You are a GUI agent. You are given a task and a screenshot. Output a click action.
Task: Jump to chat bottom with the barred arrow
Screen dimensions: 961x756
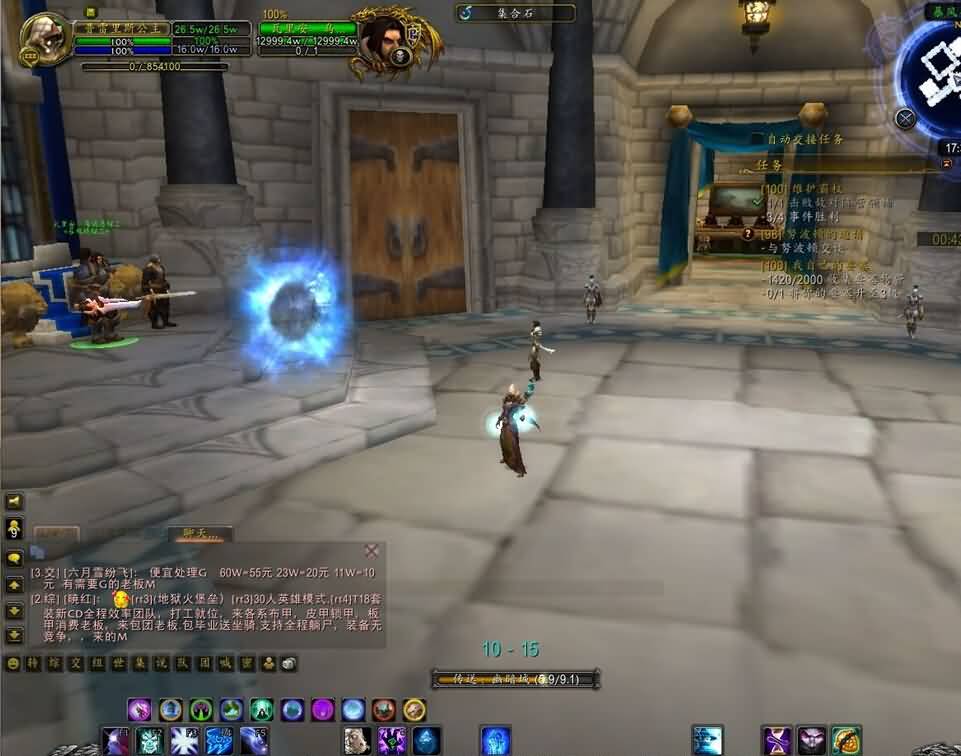pyautogui.click(x=15, y=635)
